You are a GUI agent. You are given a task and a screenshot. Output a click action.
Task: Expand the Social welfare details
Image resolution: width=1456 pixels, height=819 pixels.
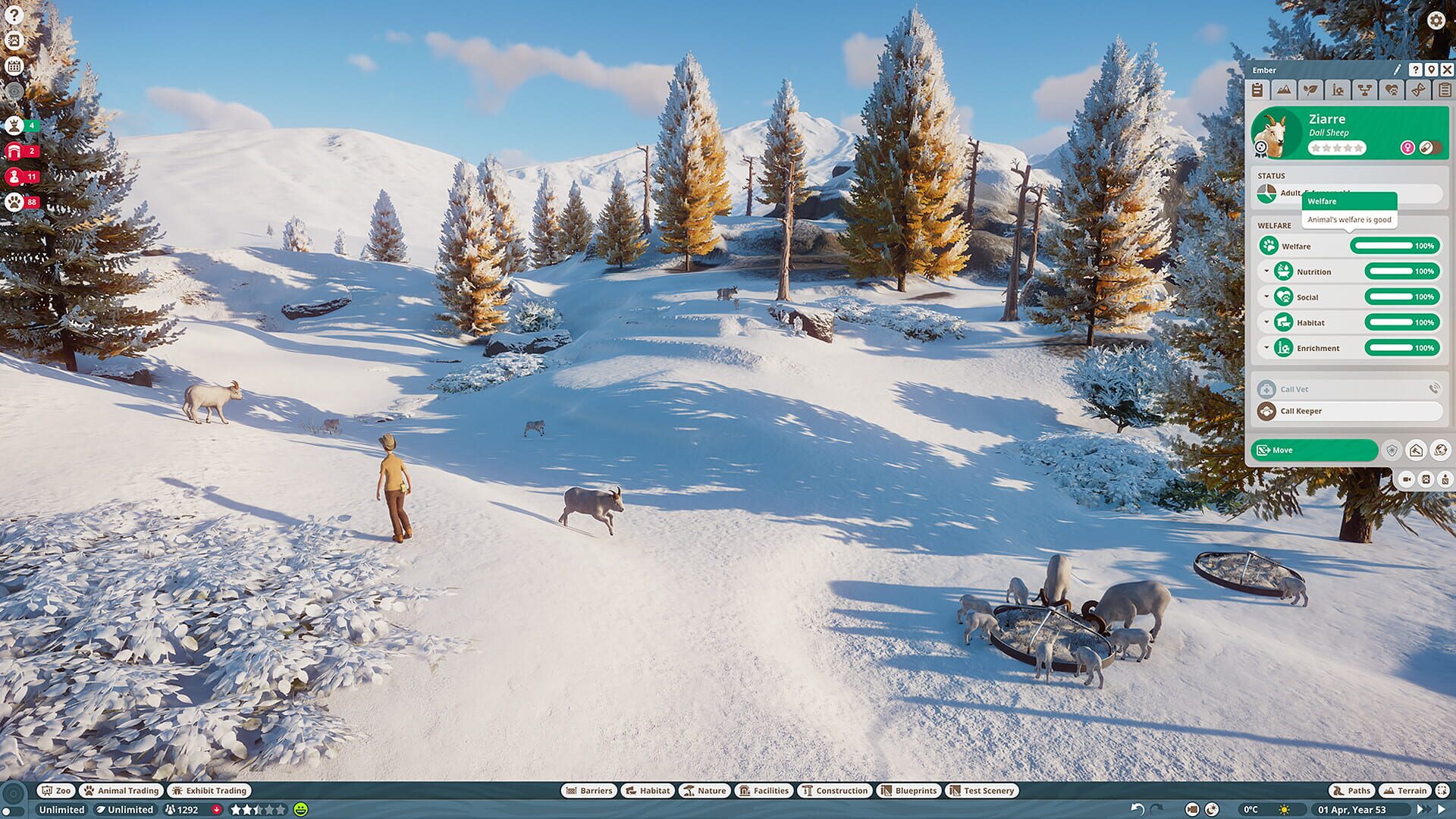[1266, 297]
